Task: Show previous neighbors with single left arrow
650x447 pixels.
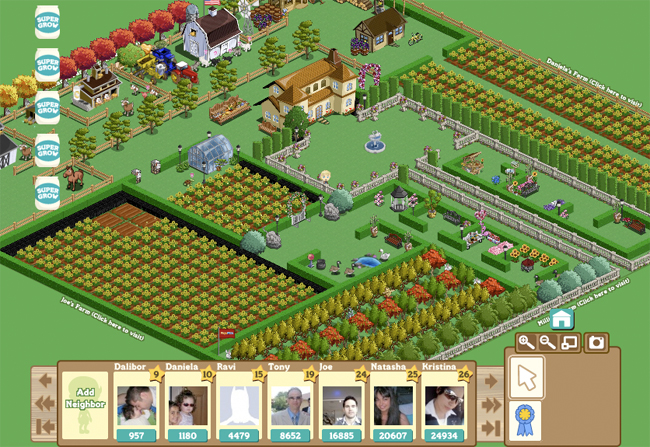Action: [x=44, y=381]
